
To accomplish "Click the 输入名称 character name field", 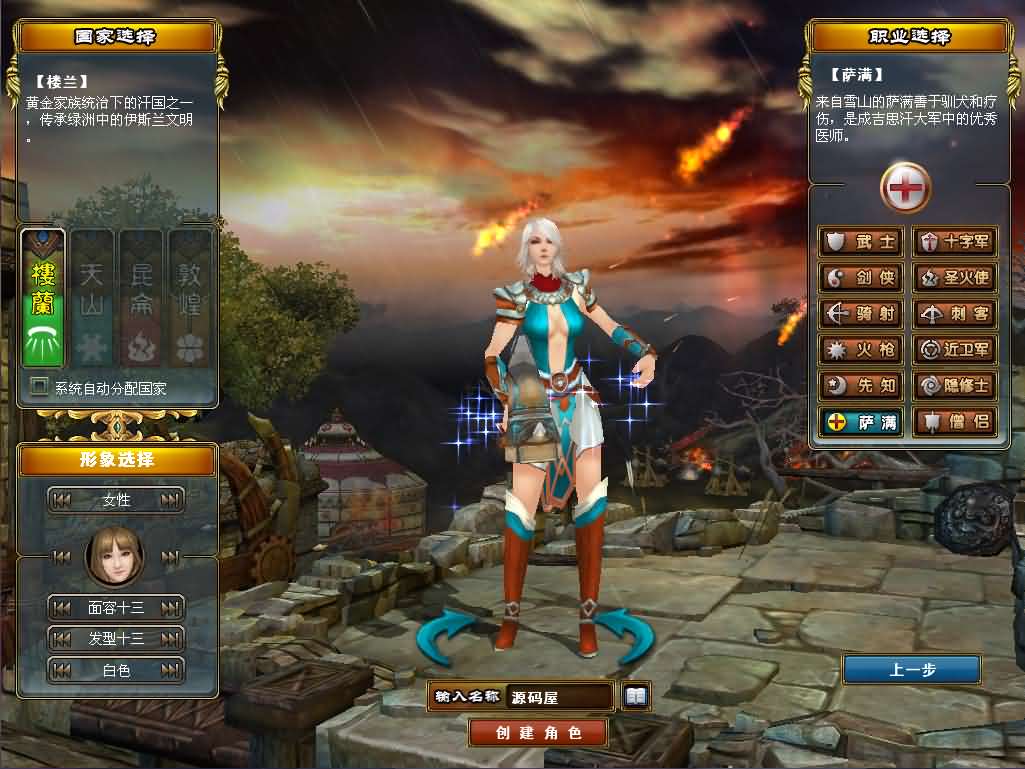I will (x=559, y=696).
